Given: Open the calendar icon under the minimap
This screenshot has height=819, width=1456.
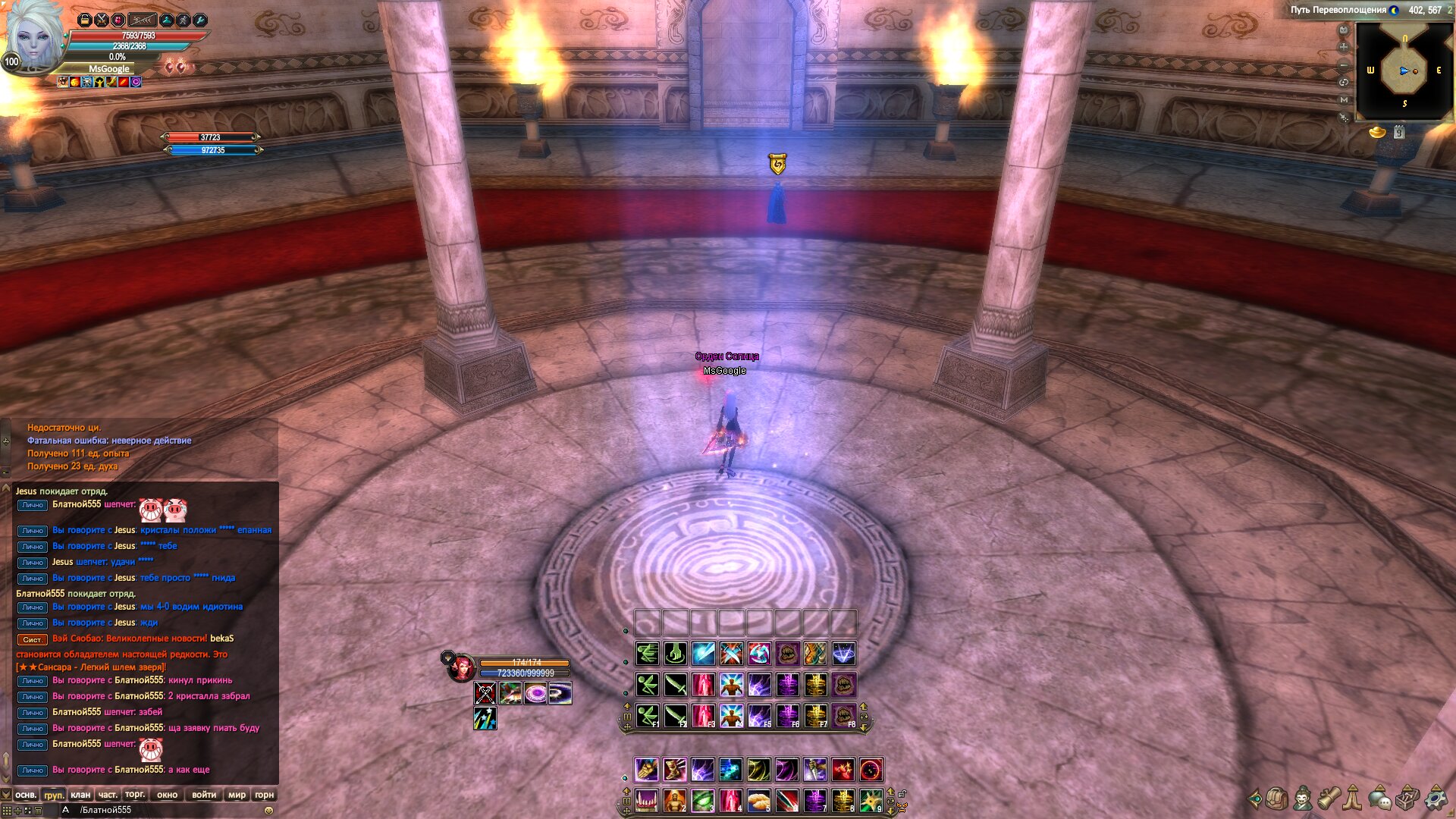Looking at the screenshot, I should 1399,133.
